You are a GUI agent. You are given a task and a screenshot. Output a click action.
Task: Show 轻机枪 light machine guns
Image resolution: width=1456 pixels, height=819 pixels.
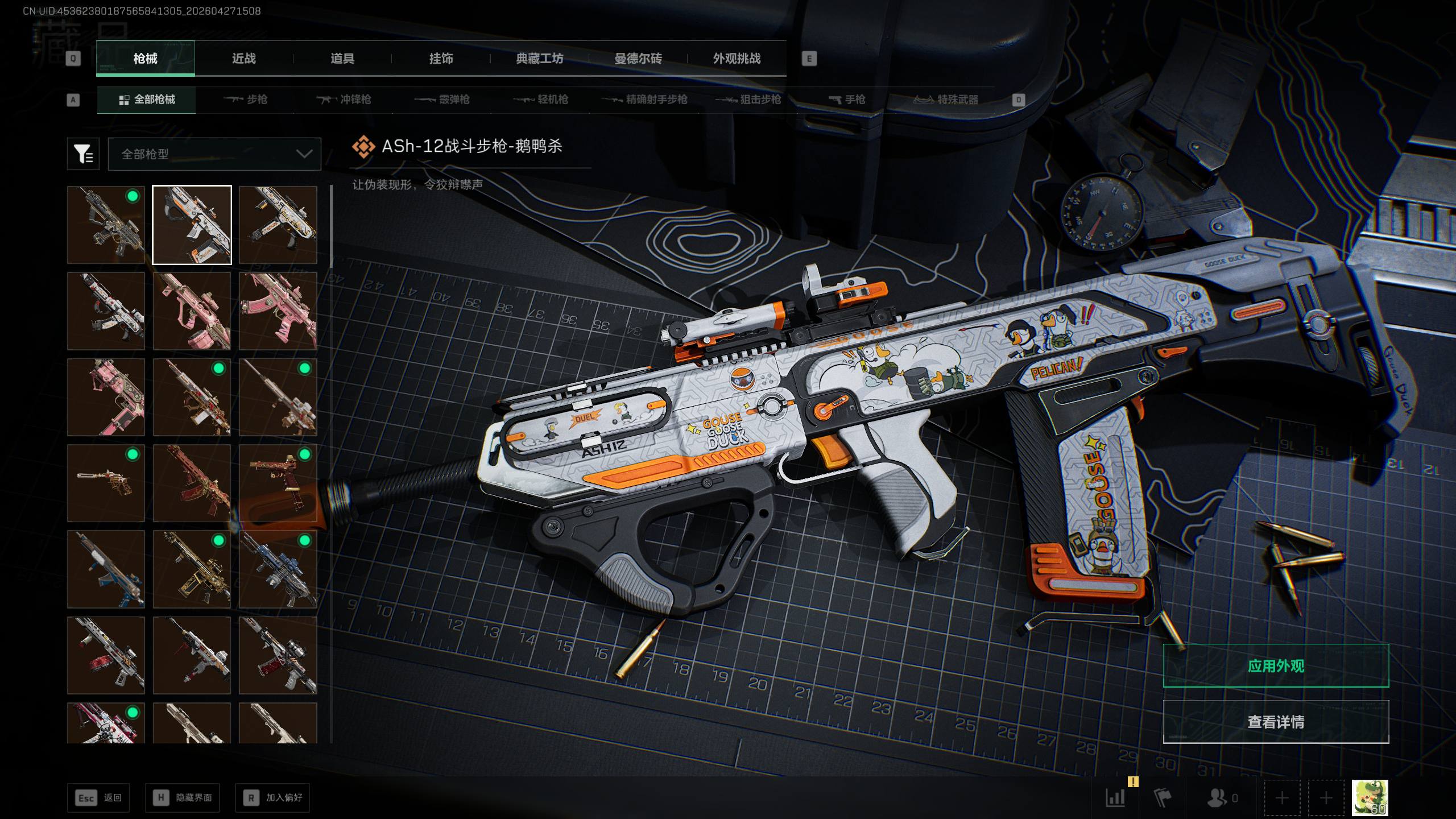(x=541, y=100)
